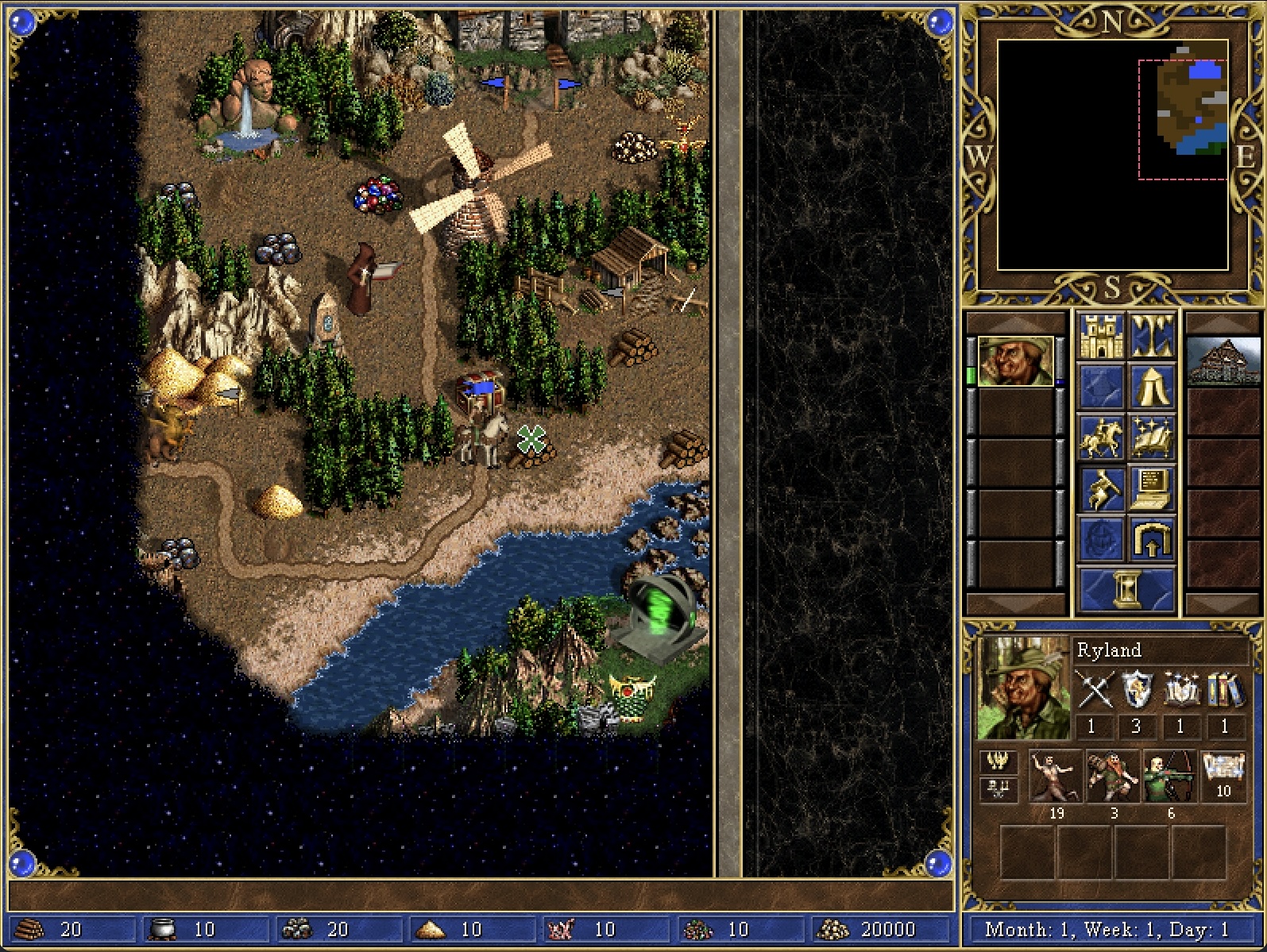Select the wood elf archer stack
This screenshot has height=952, width=1267.
coord(1170,777)
